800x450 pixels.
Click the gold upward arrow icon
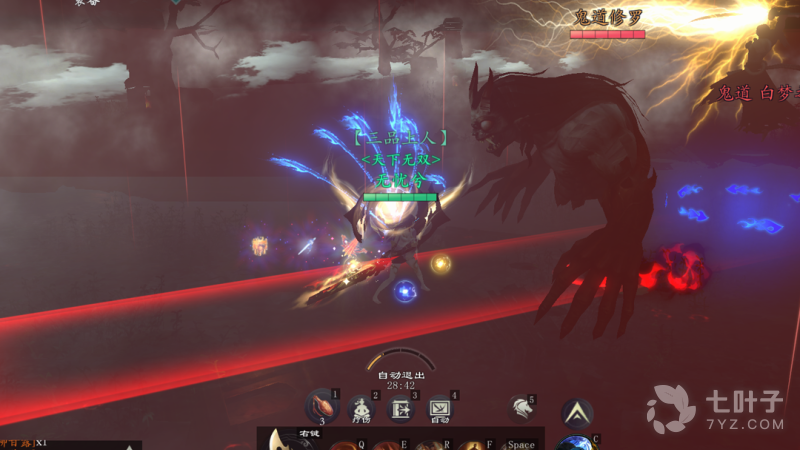coord(577,412)
